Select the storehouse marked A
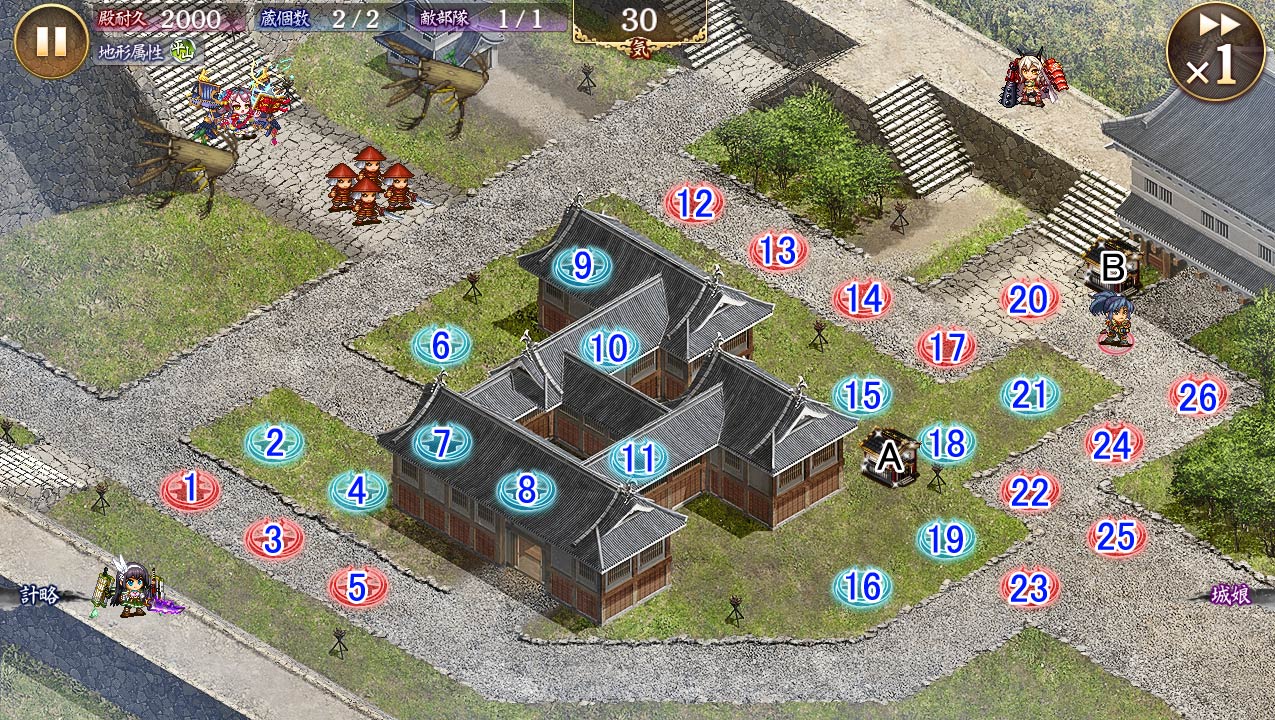Image resolution: width=1275 pixels, height=720 pixels. pos(890,459)
